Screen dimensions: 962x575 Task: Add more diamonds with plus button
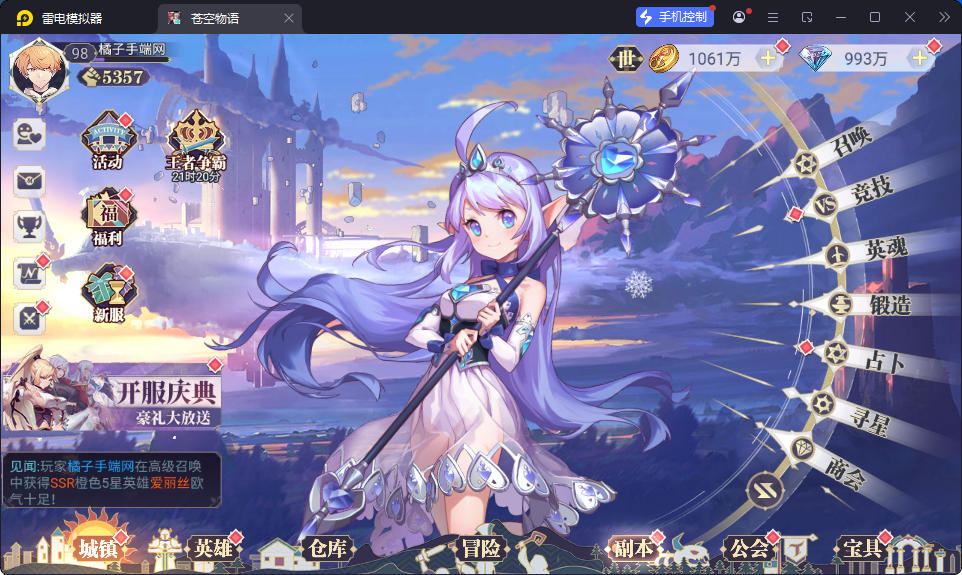(918, 59)
